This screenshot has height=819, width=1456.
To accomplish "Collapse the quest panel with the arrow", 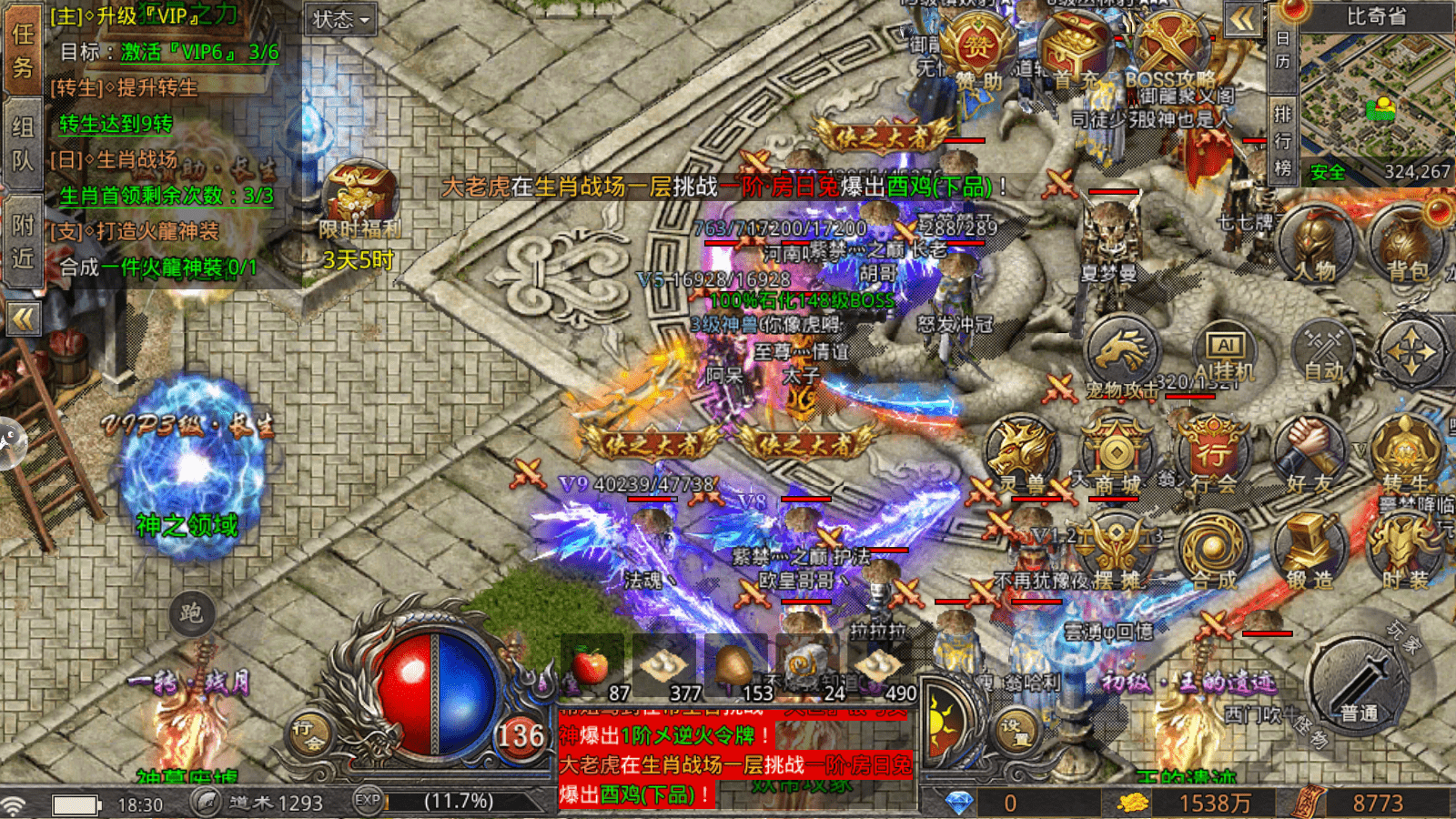I will click(23, 318).
